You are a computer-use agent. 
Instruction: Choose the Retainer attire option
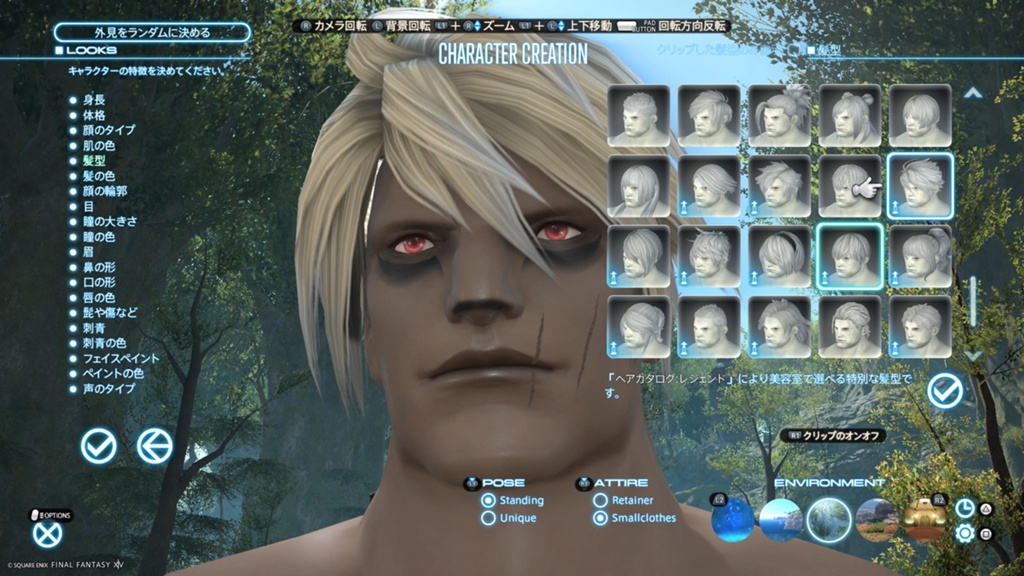601,500
